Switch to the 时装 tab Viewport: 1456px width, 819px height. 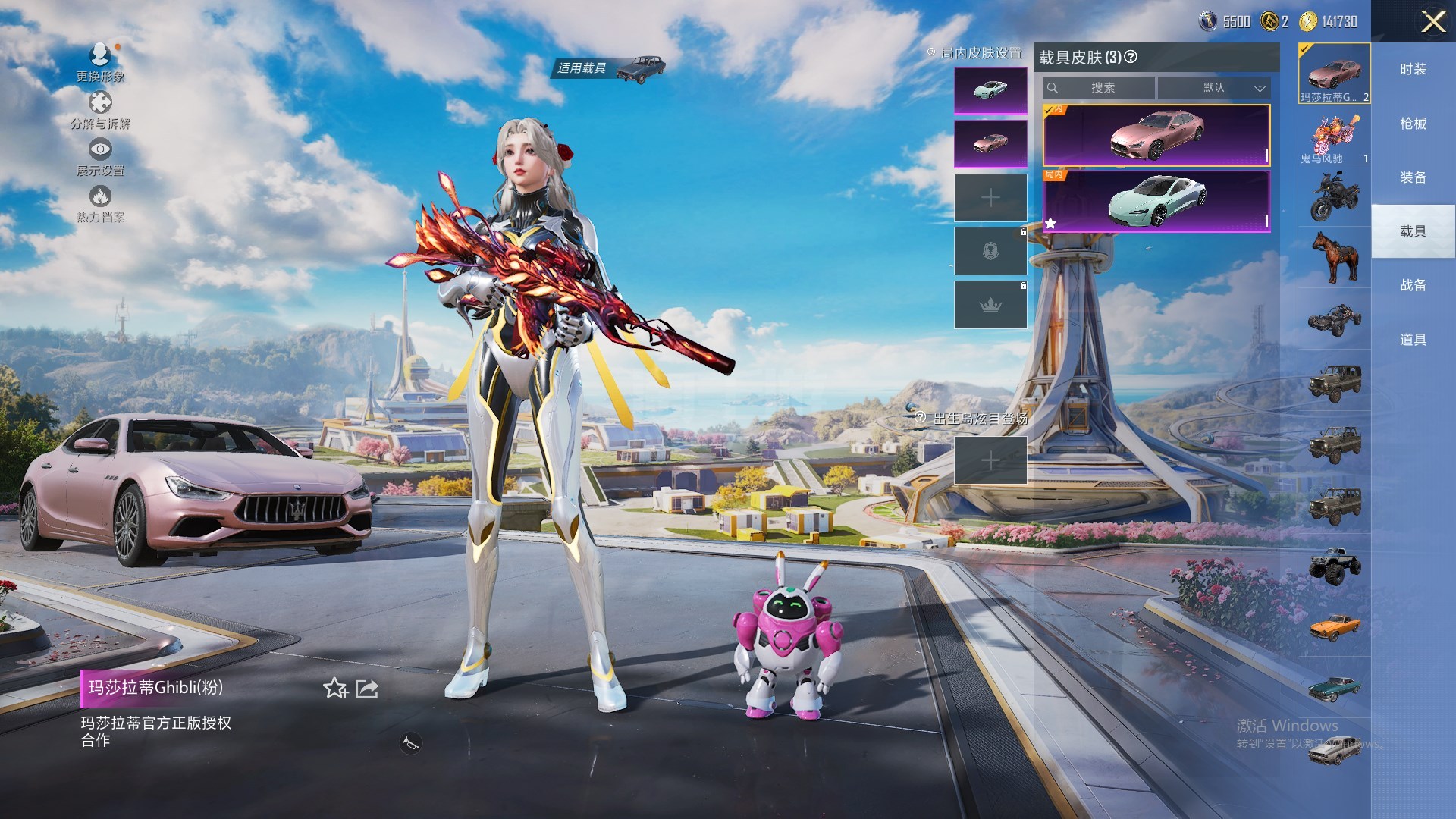click(1413, 69)
